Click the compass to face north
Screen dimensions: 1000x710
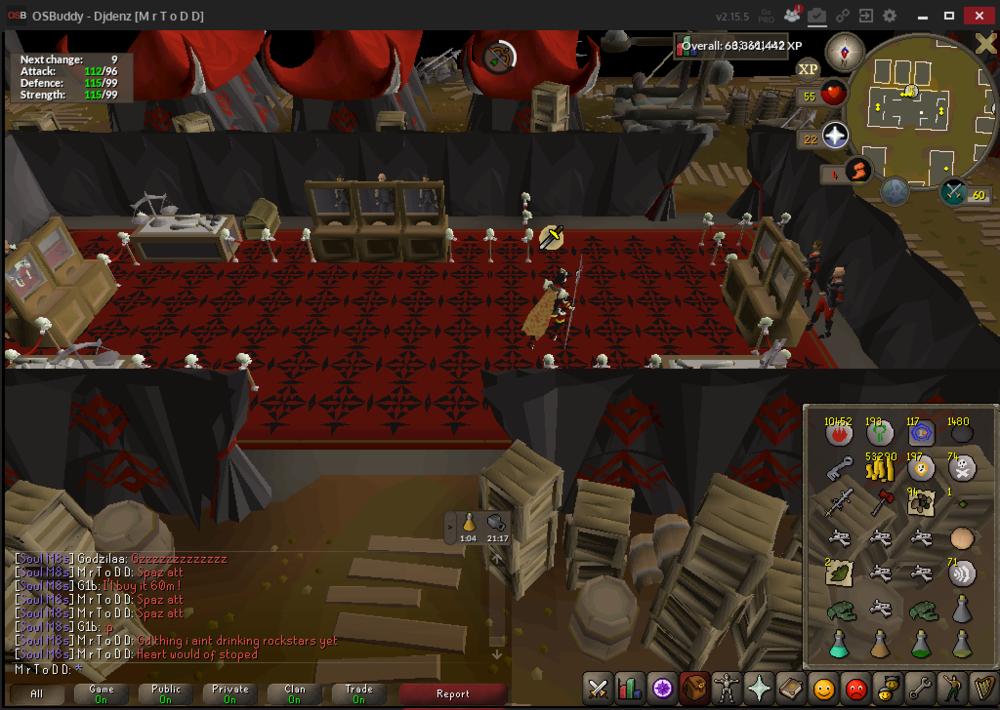(845, 52)
